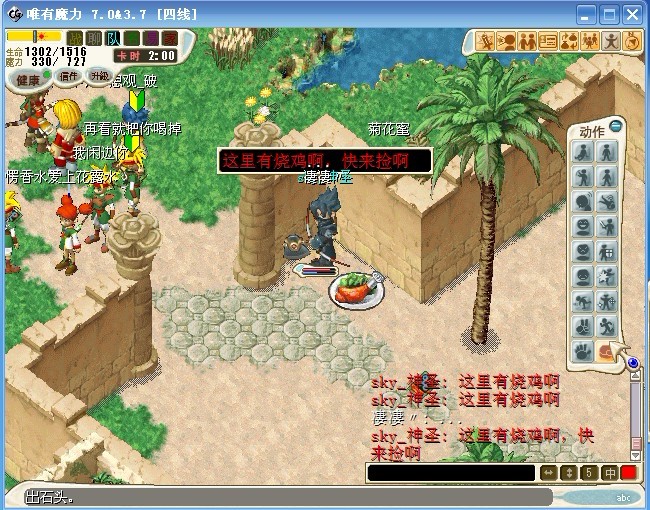Click the 升級 level-up button
This screenshot has width=650, height=510.
pyautogui.click(x=99, y=75)
